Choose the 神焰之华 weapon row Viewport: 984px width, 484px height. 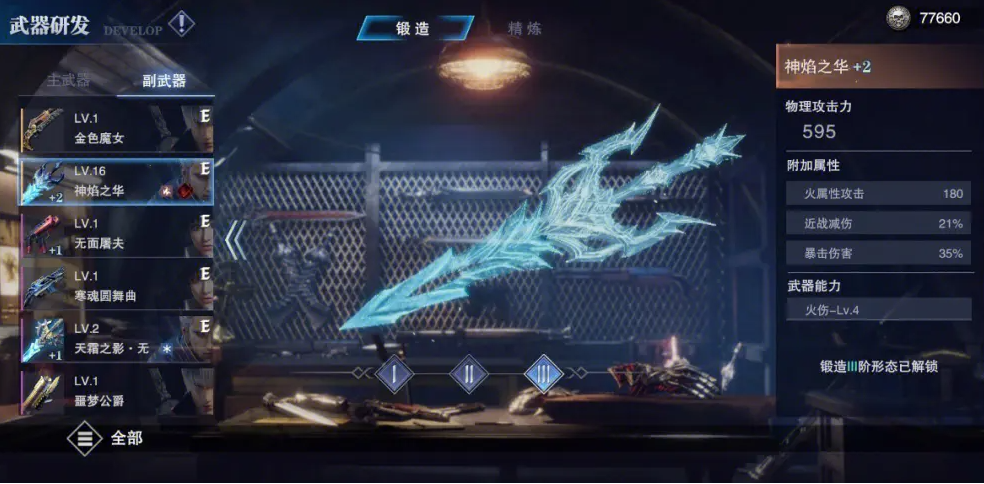pyautogui.click(x=116, y=181)
